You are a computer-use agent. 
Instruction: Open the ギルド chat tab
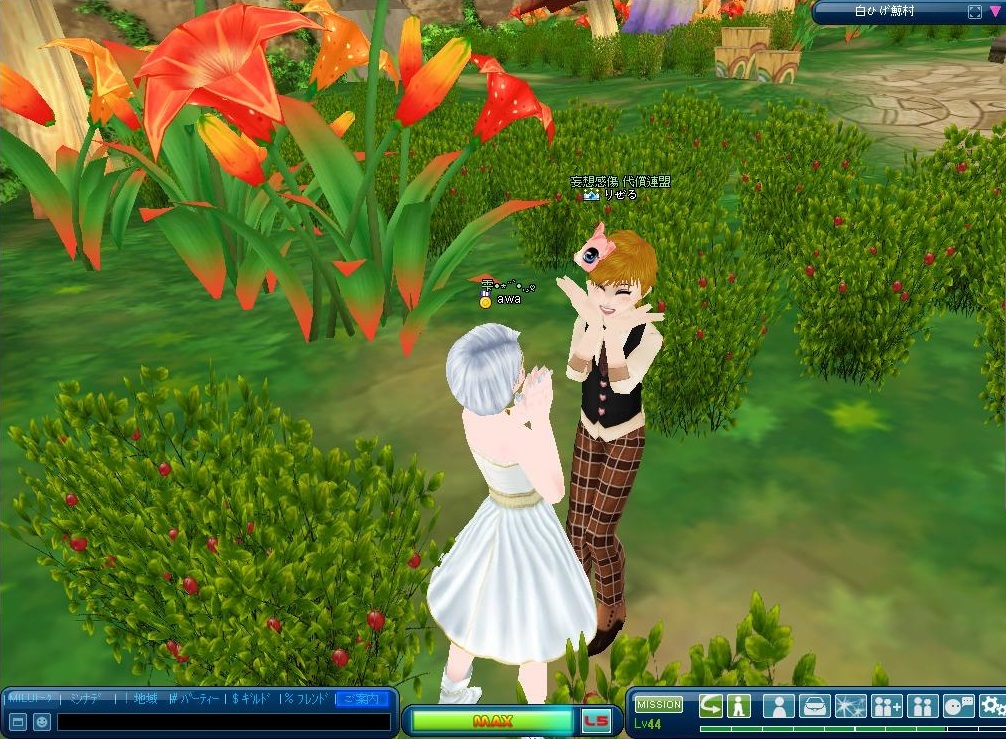click(254, 699)
